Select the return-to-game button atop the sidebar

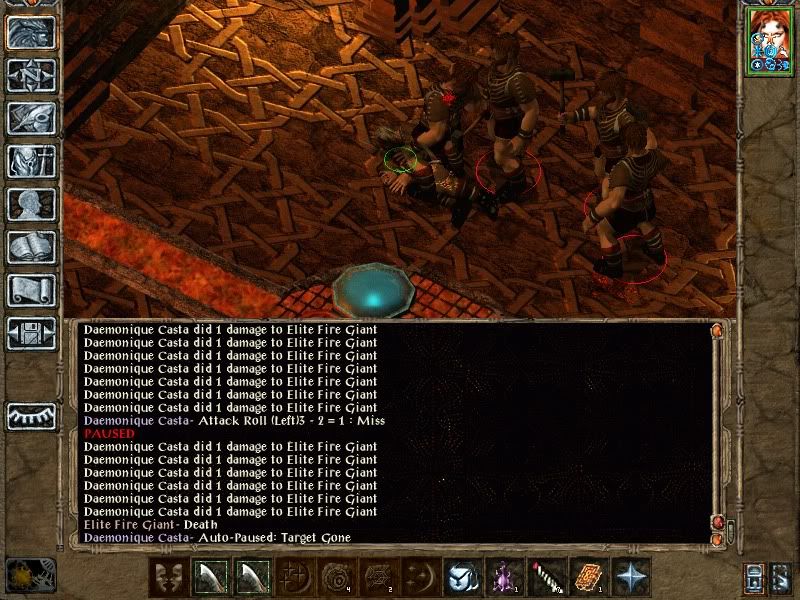coord(32,32)
